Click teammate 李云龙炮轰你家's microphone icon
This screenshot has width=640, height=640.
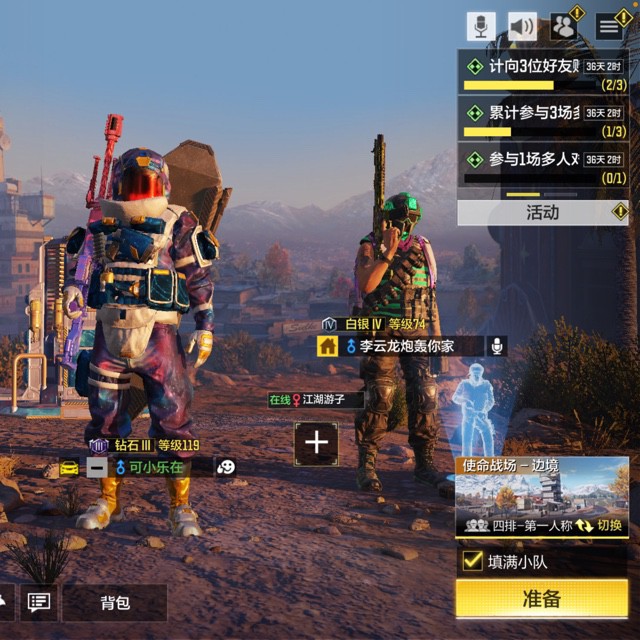pyautogui.click(x=496, y=346)
